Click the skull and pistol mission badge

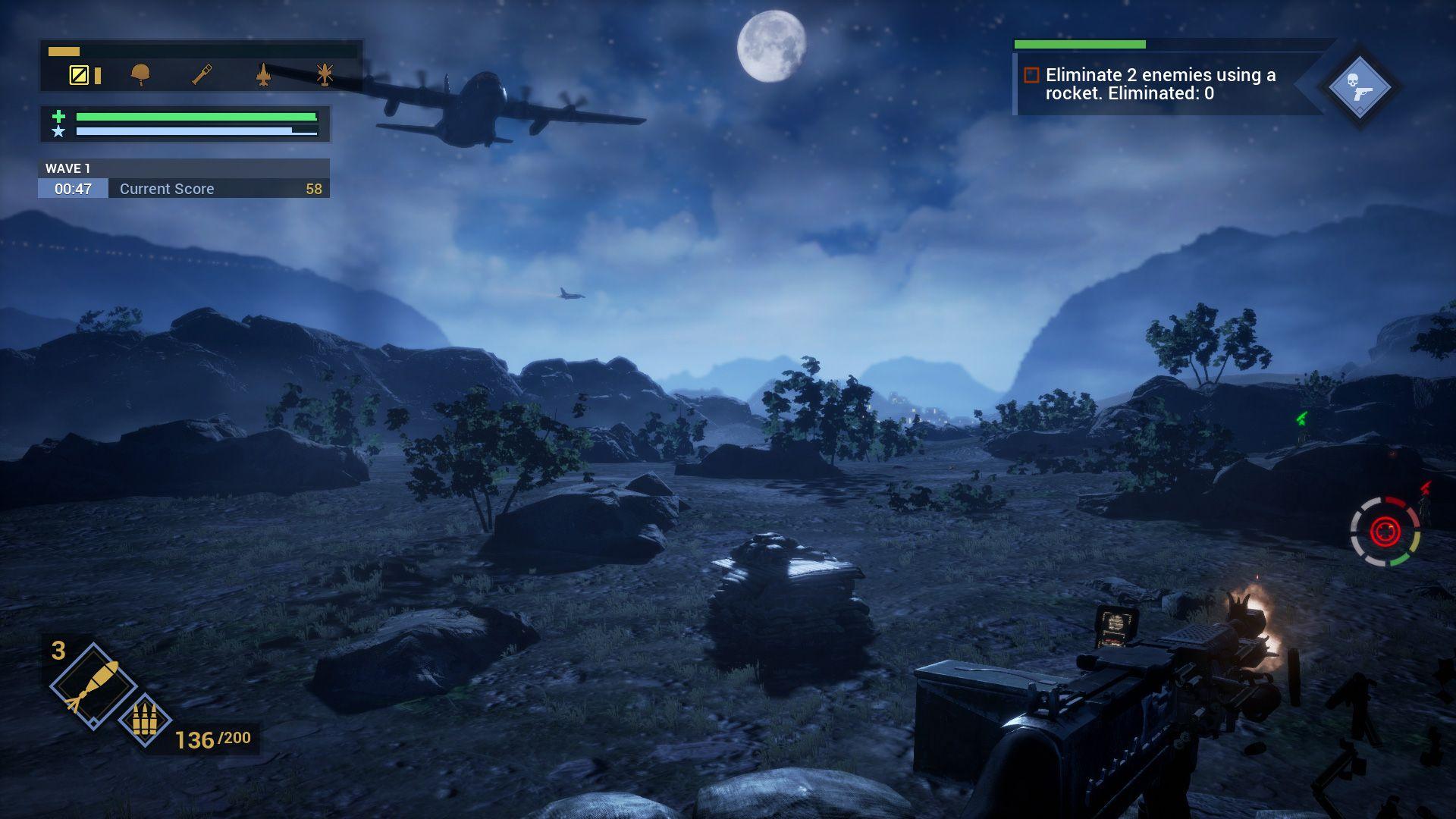(1359, 86)
